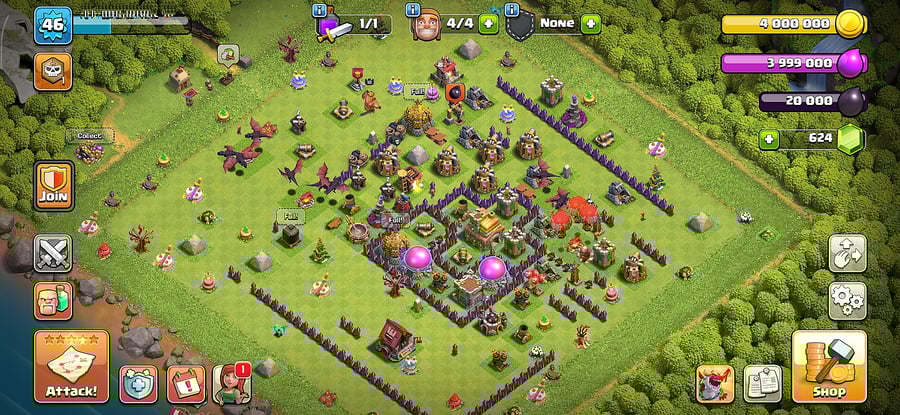Open the settings gears button
This screenshot has height=415, width=900.
coord(847,299)
